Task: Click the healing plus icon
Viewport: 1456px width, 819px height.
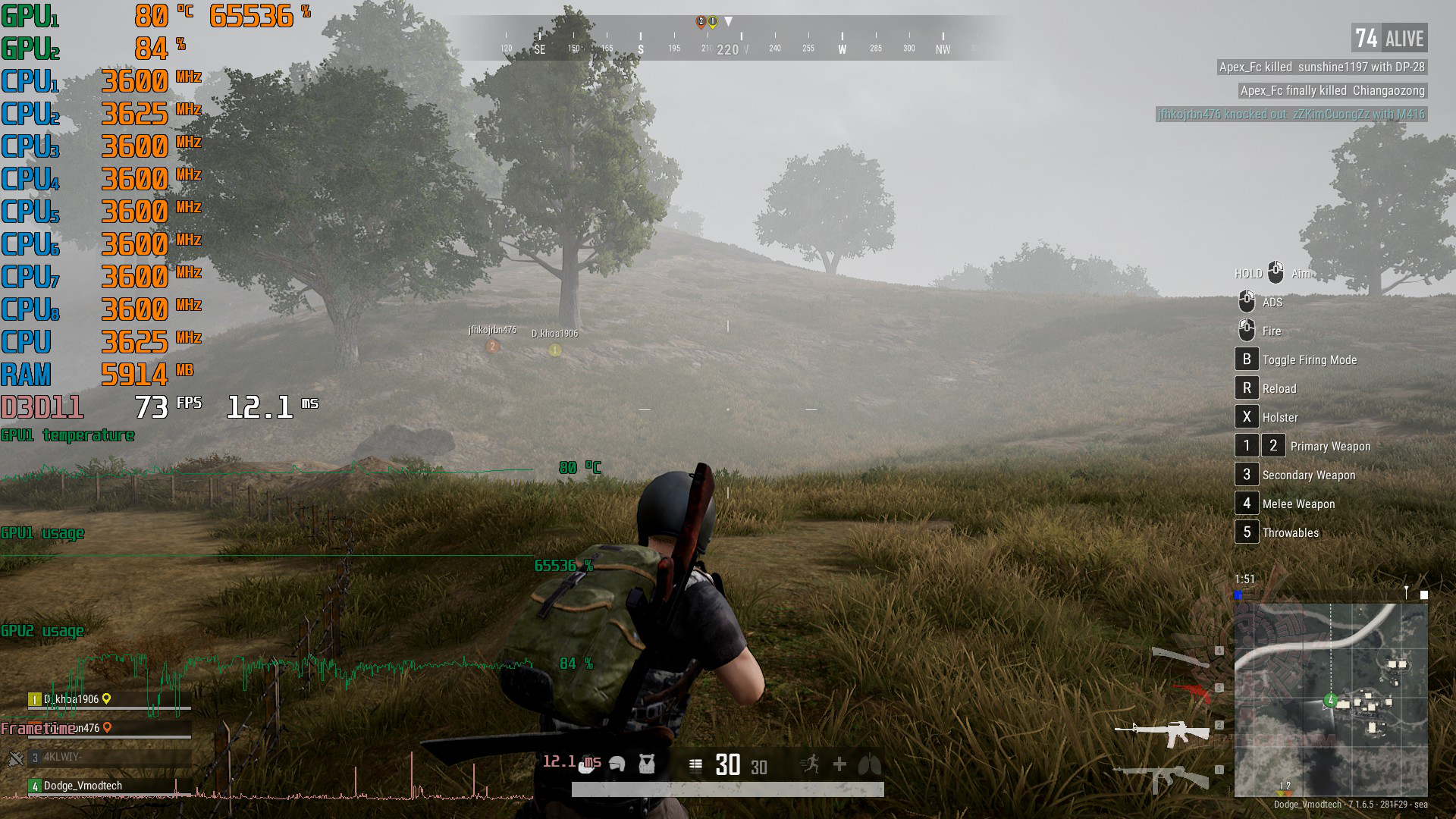Action: click(839, 764)
